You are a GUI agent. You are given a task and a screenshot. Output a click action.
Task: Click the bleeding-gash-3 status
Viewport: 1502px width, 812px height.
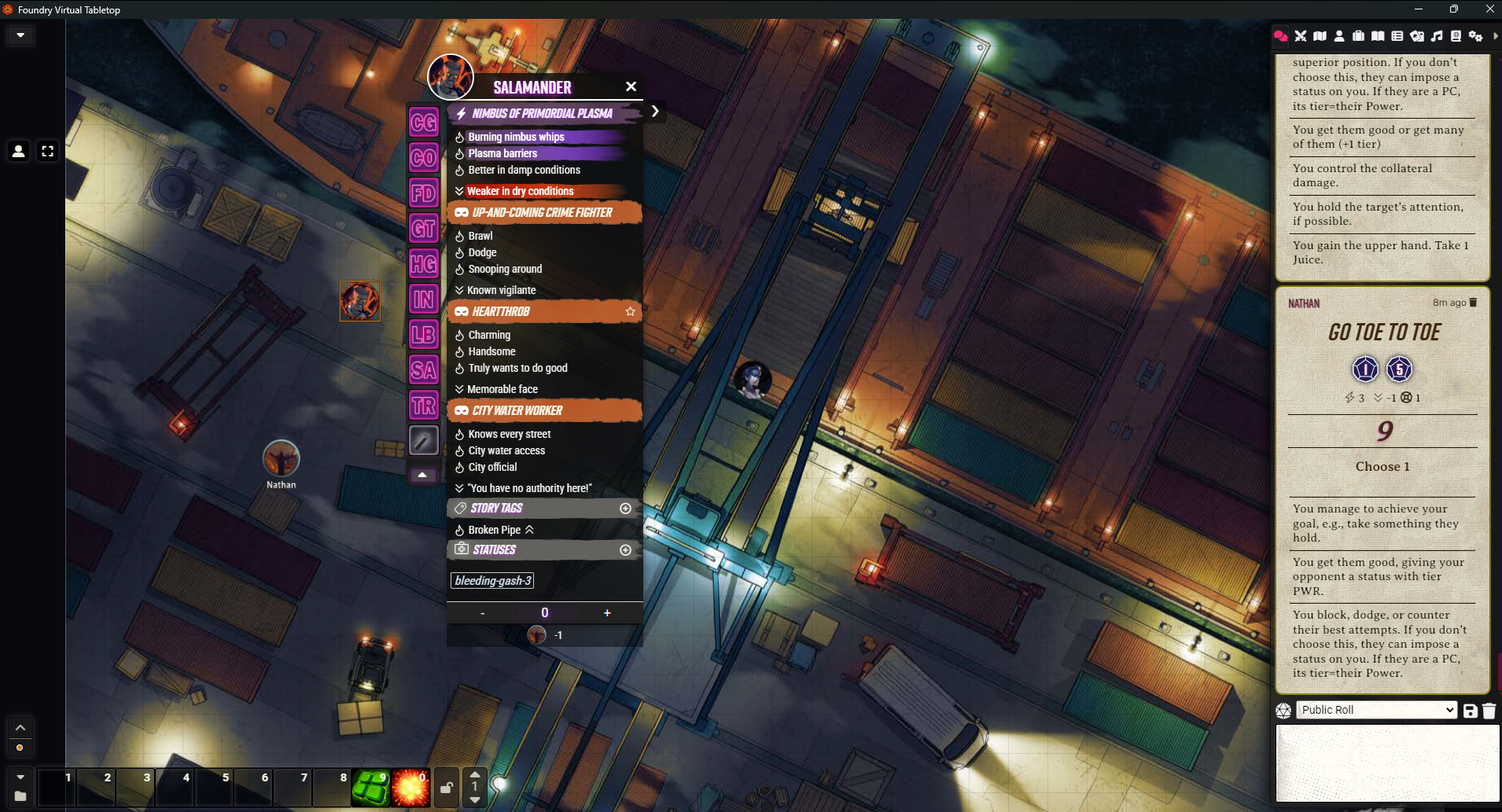pyautogui.click(x=493, y=581)
